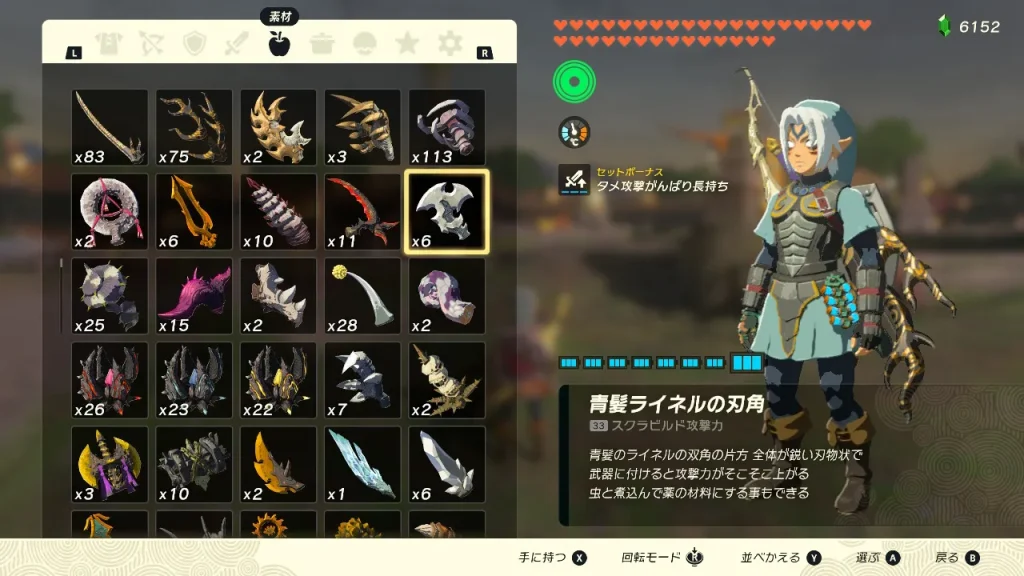Image resolution: width=1024 pixels, height=576 pixels.
Task: Select the yellow winged horn with purple cloth
Action: 109,464
